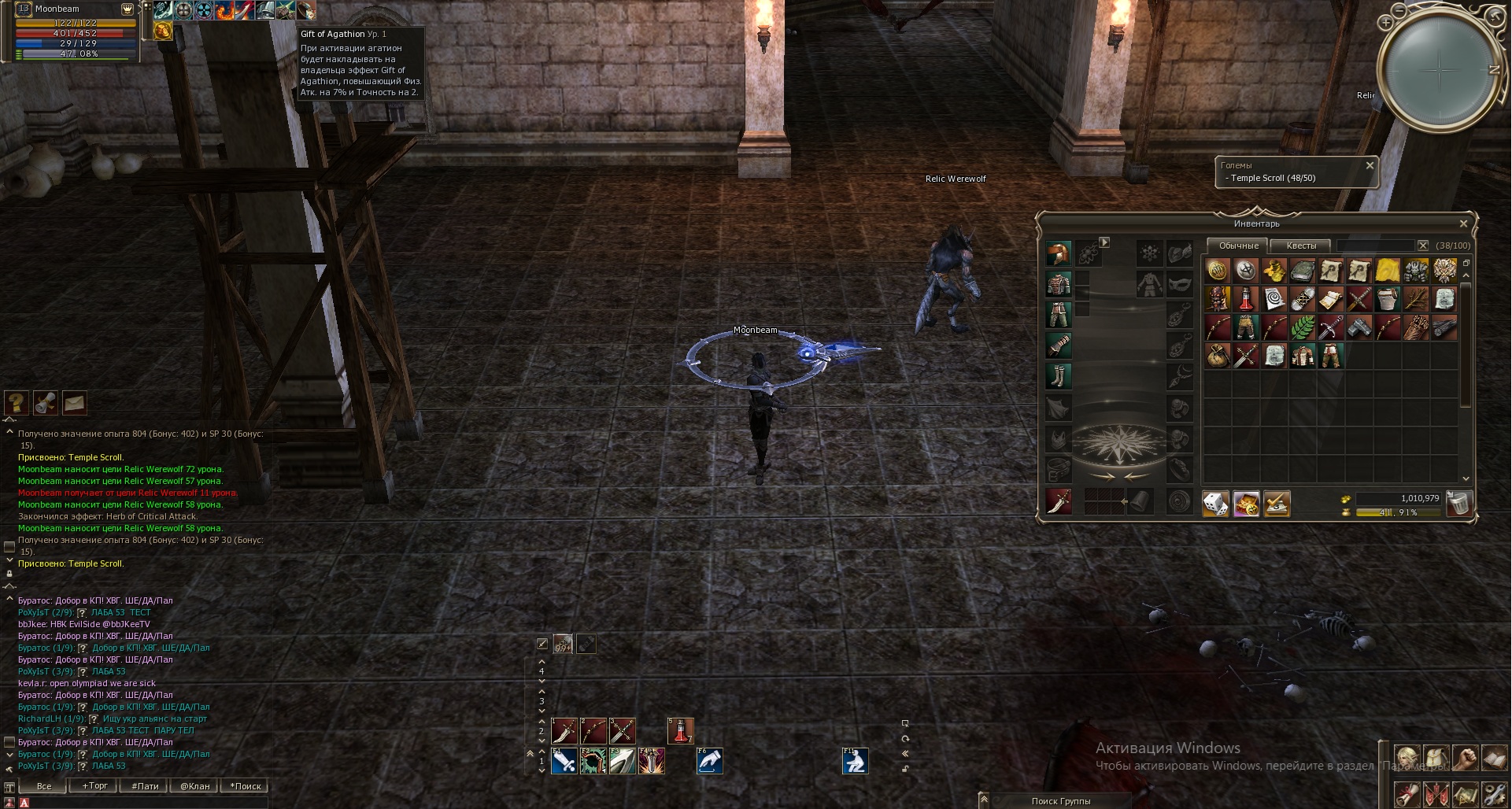Select the red potion in inventory
Screen dimensions: 1512x809
[1245, 299]
